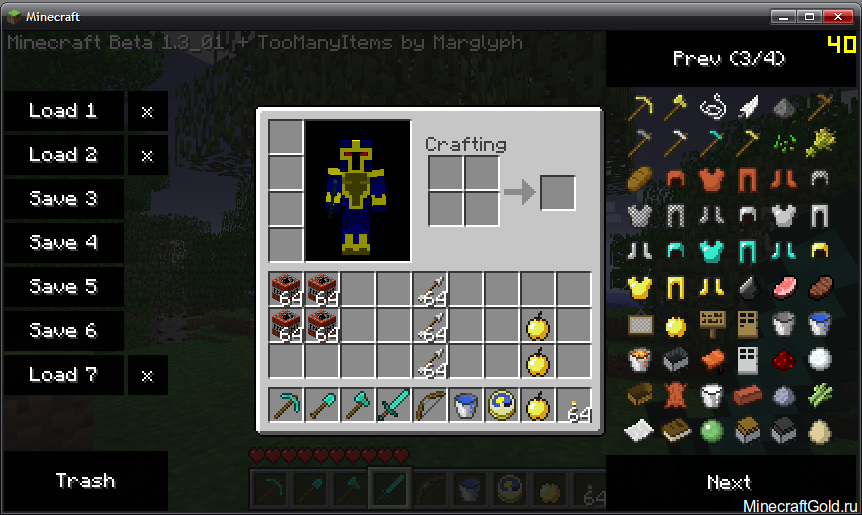Take the egg from the item list
Image resolution: width=862 pixels, height=515 pixels.
coord(820,431)
